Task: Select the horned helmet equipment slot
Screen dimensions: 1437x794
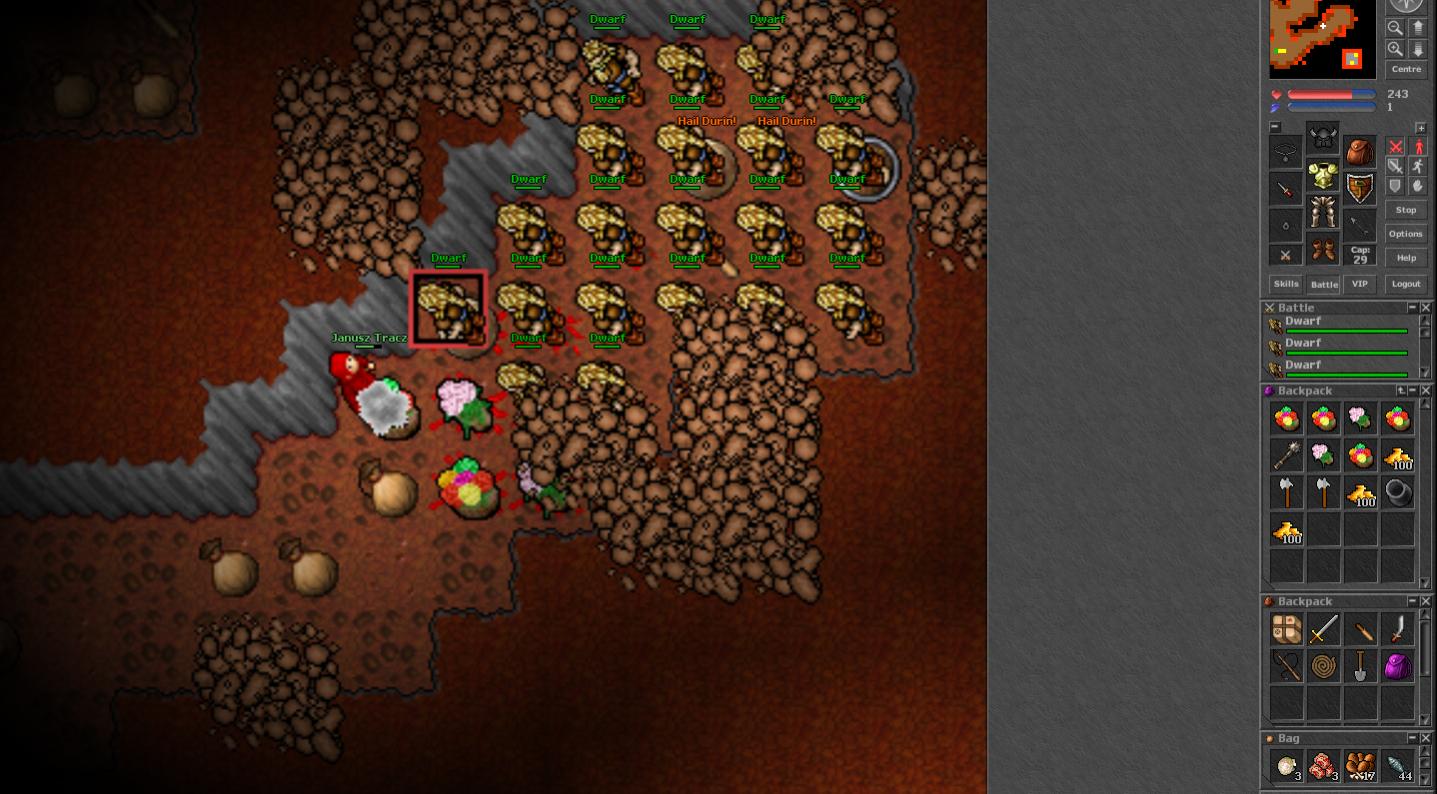Action: 1323,138
